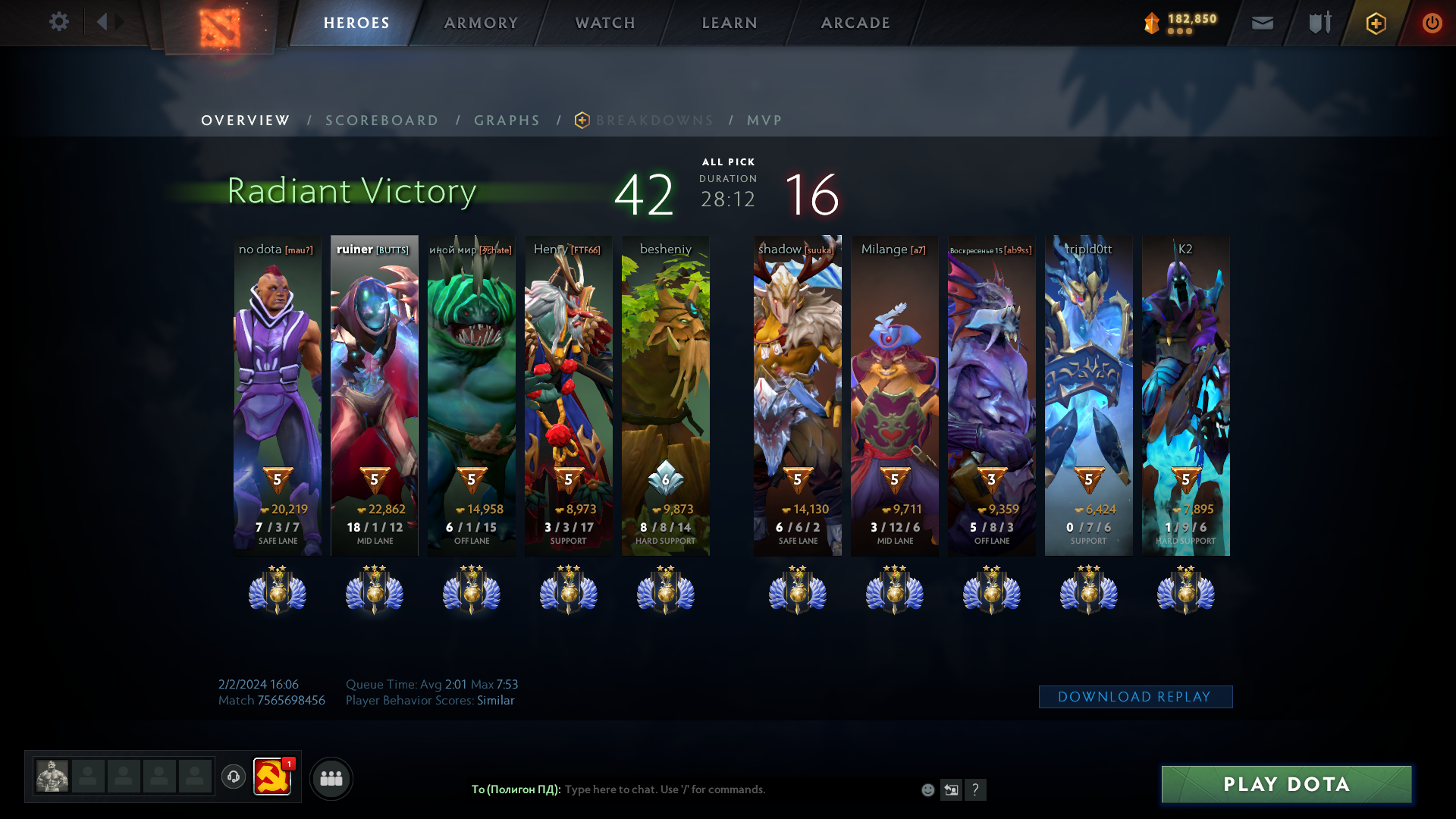Screen dimensions: 1456x819
Task: Switch to the Armory tab
Action: [x=481, y=23]
